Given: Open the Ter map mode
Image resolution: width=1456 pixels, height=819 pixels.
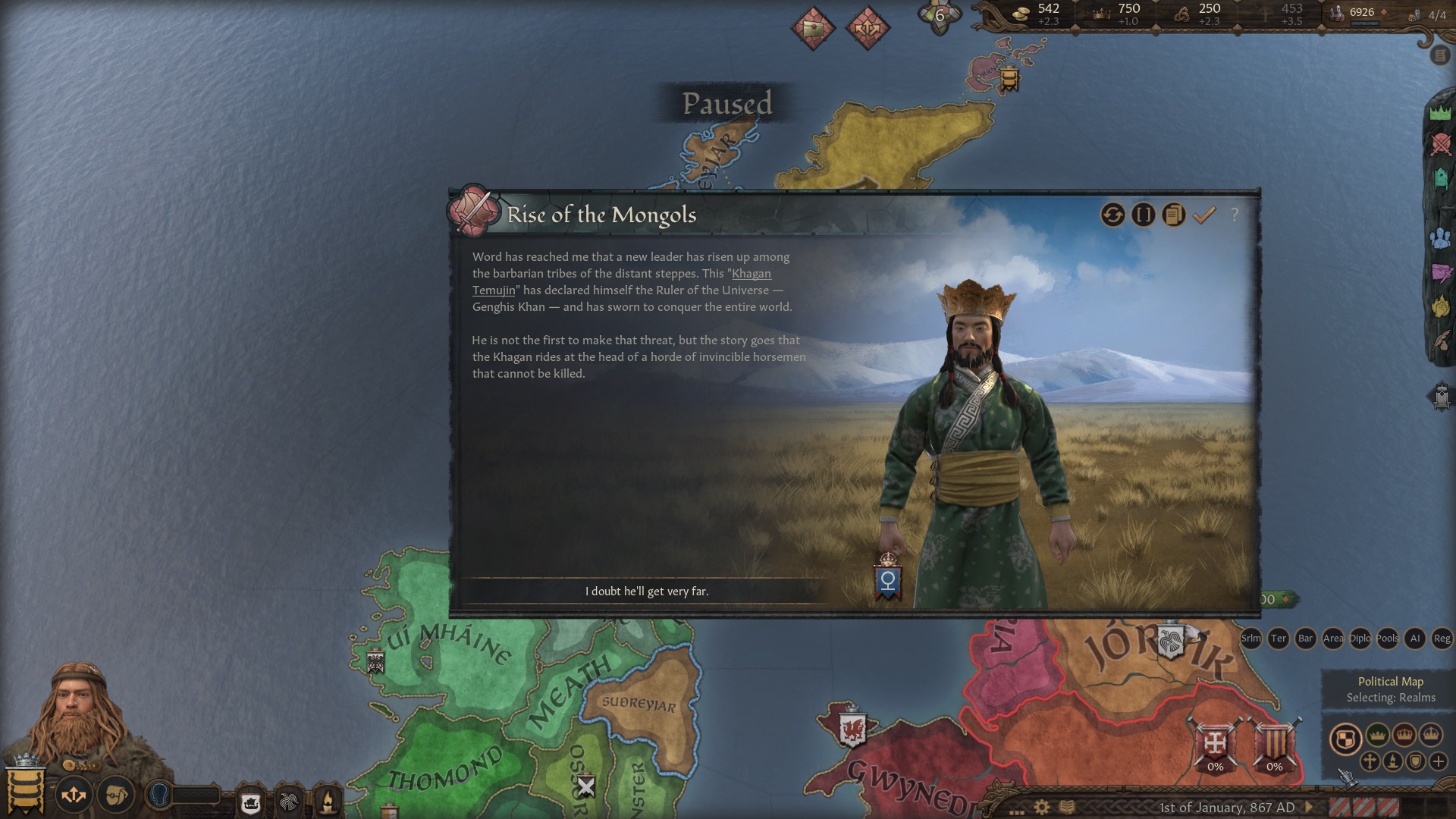Looking at the screenshot, I should (x=1279, y=639).
